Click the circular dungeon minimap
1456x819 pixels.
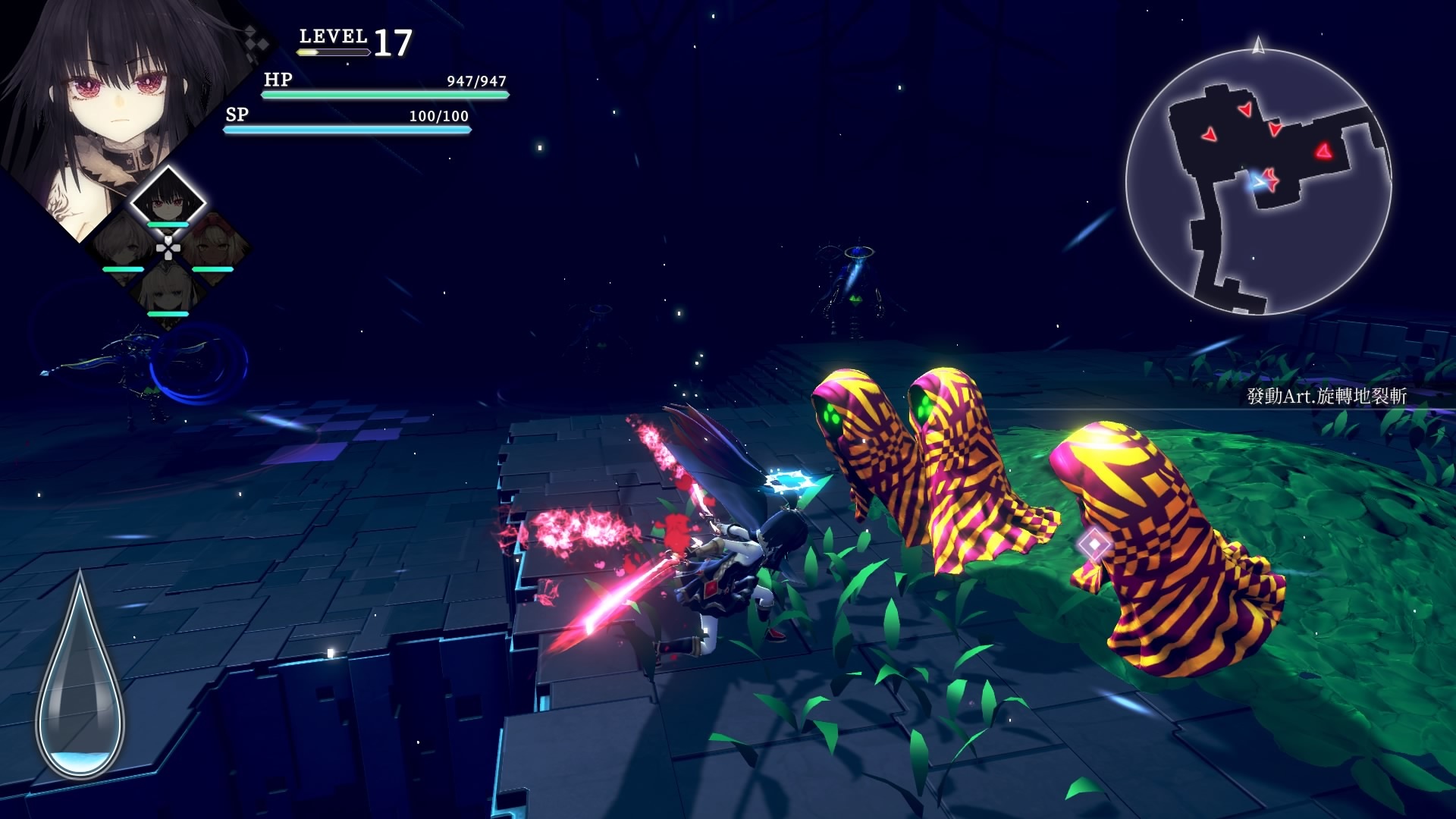(x=1258, y=182)
